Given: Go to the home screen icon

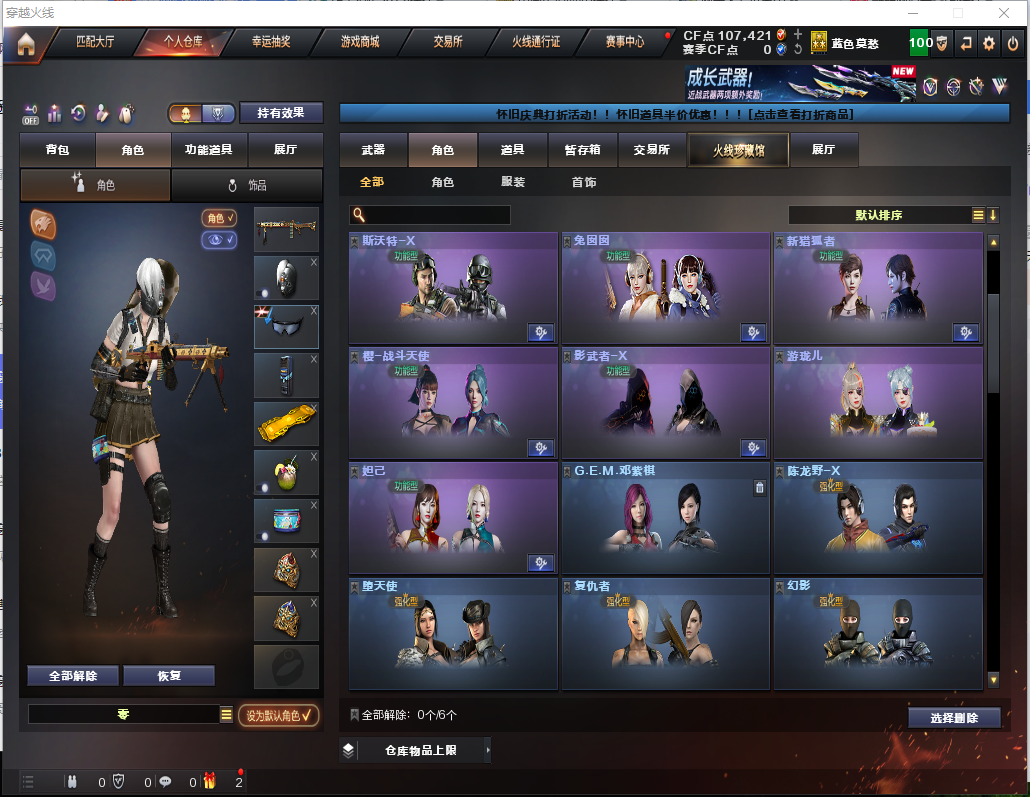Looking at the screenshot, I should pos(26,43).
